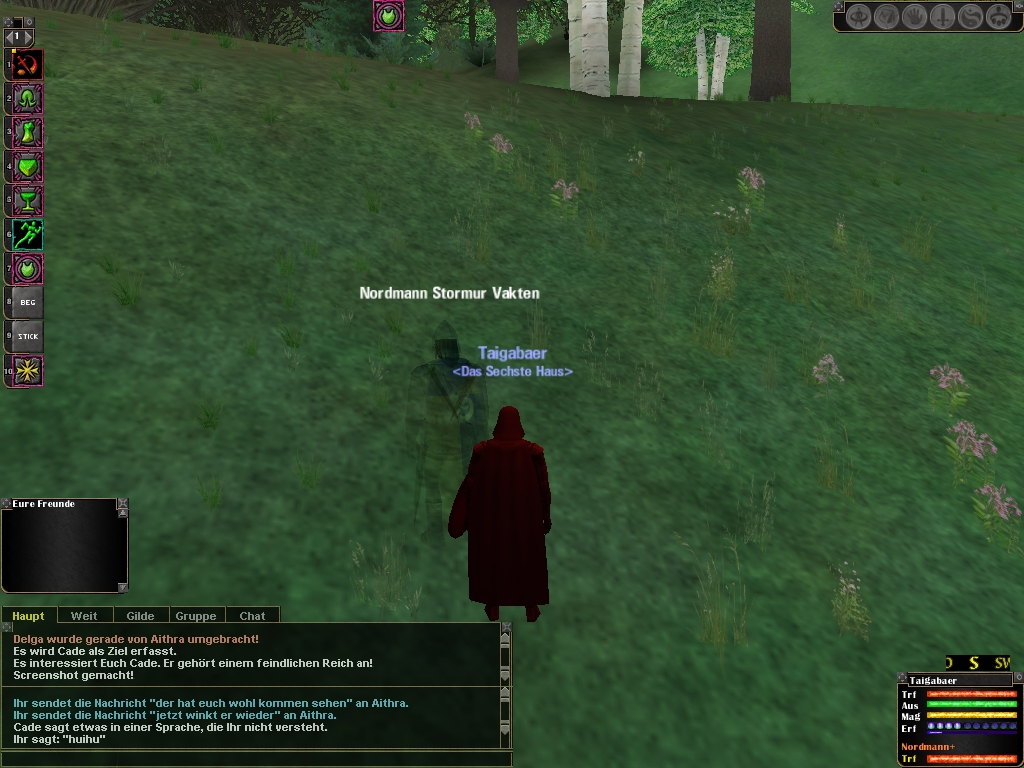Open the group icon in top menu bar
The image size is (1024, 768).
coord(998,17)
